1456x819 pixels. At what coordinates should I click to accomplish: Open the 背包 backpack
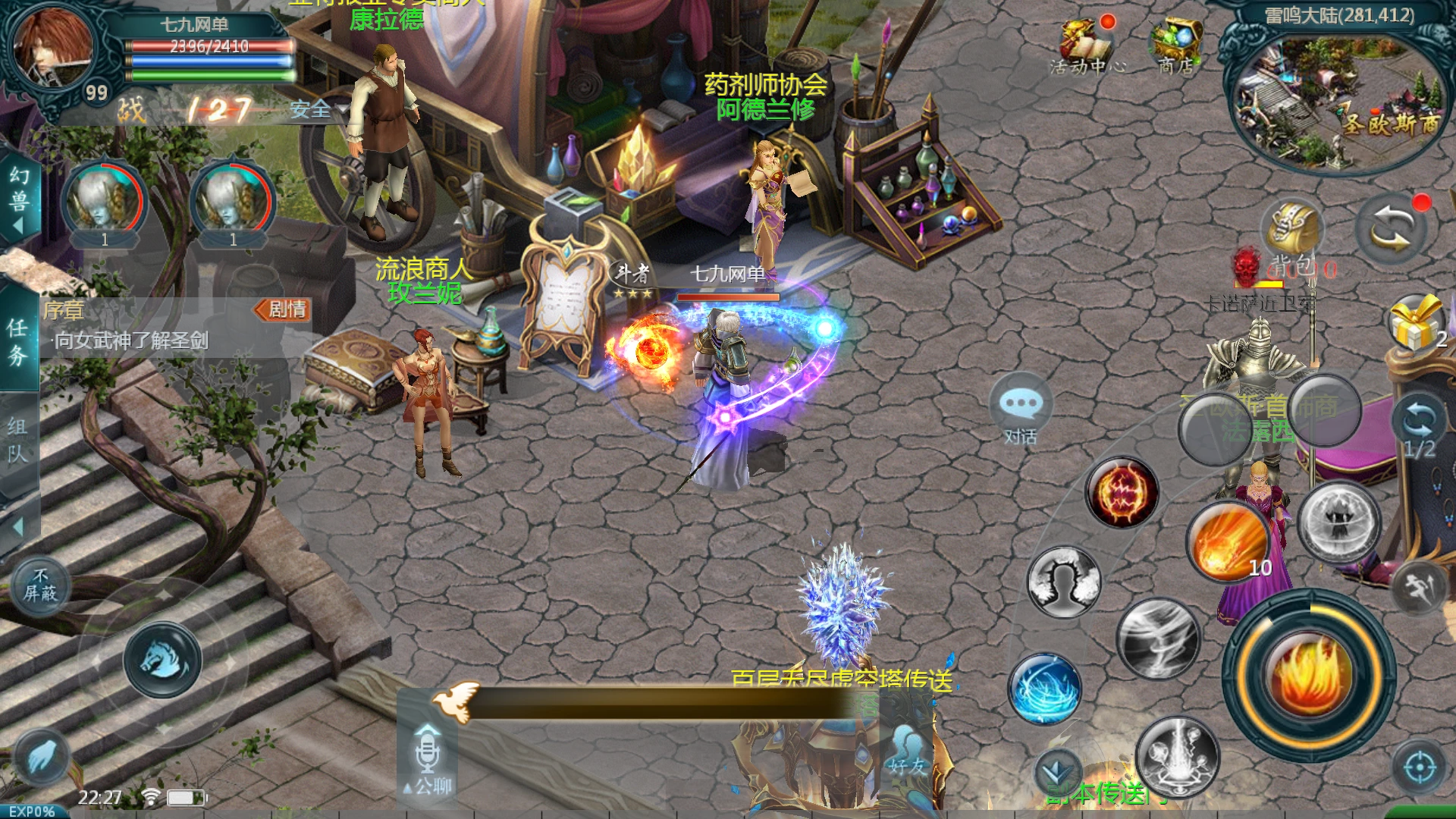coord(1292,235)
